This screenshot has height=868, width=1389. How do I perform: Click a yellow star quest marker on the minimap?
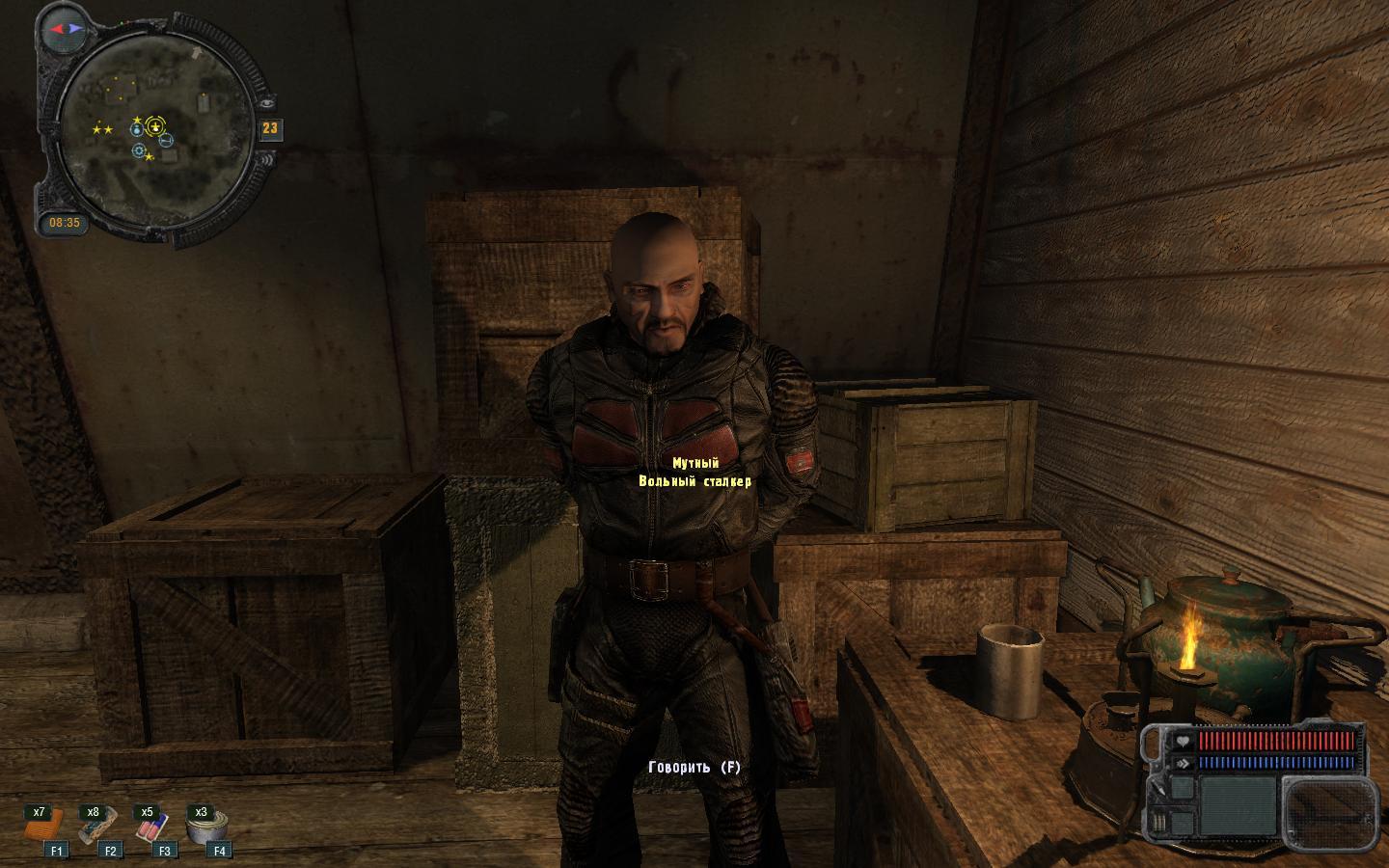click(x=97, y=129)
